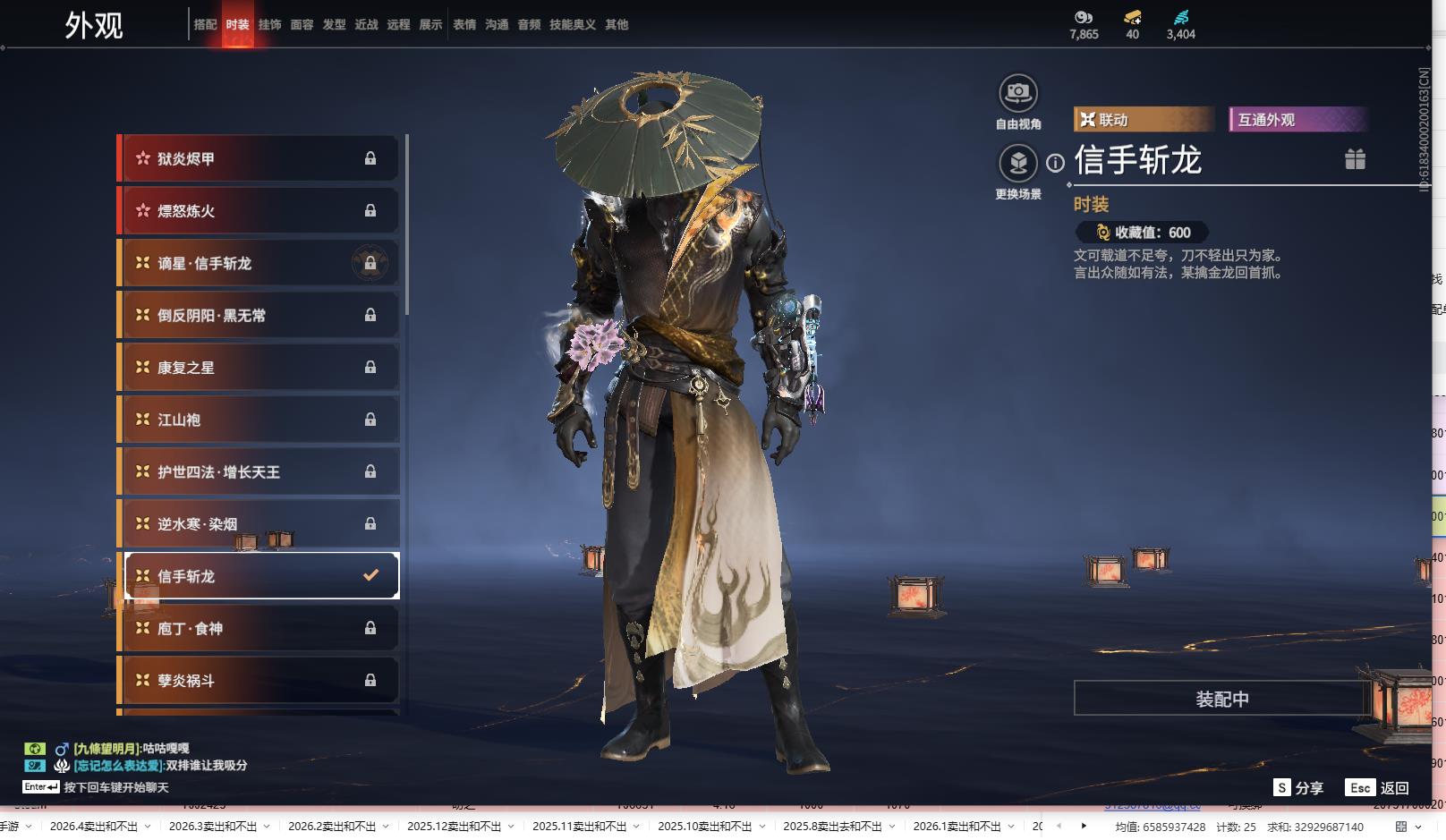
Task: Choose the 嫖怒炼火 outfit entry
Action: click(259, 211)
